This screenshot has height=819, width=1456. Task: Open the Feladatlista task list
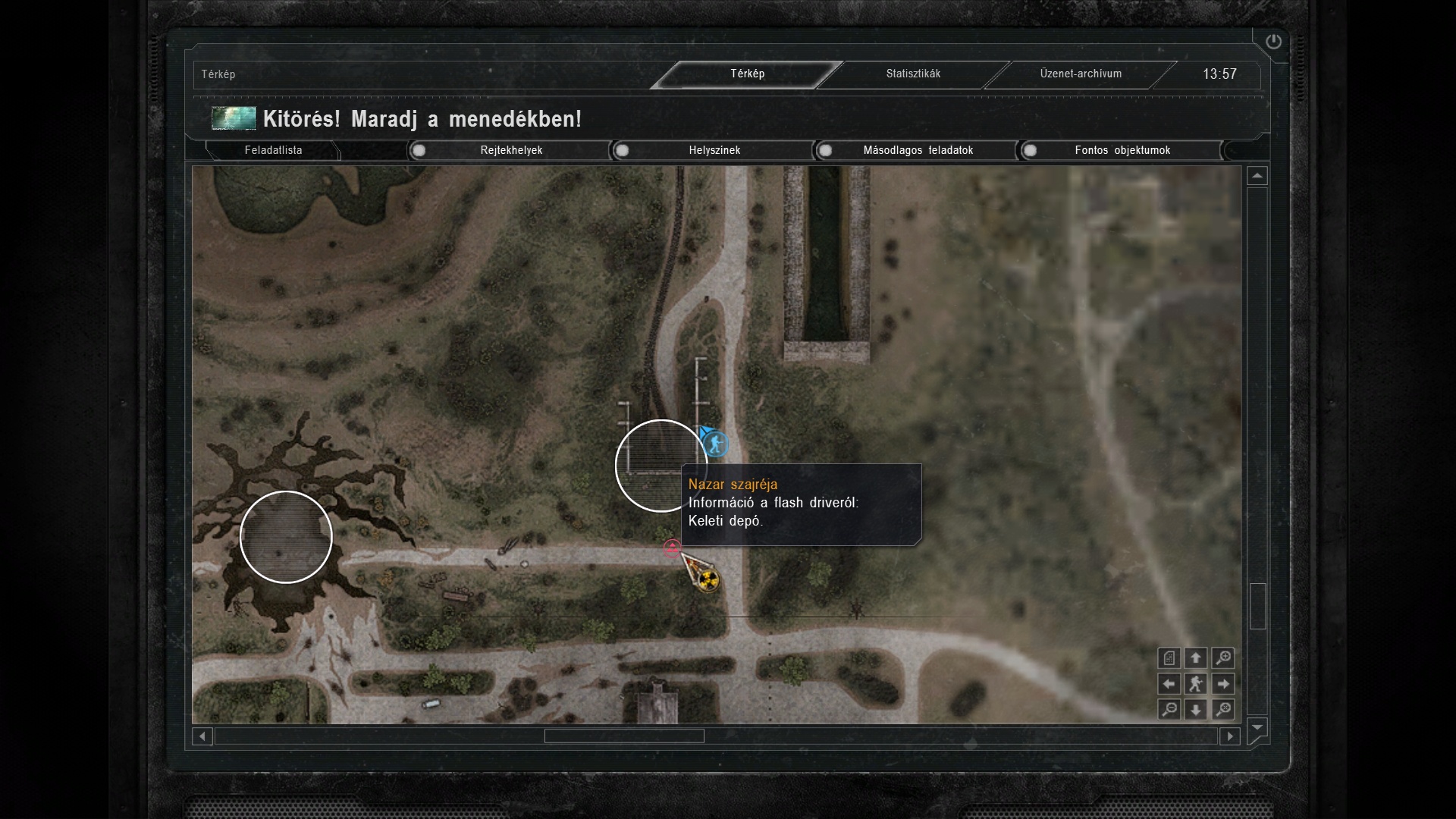coord(273,150)
